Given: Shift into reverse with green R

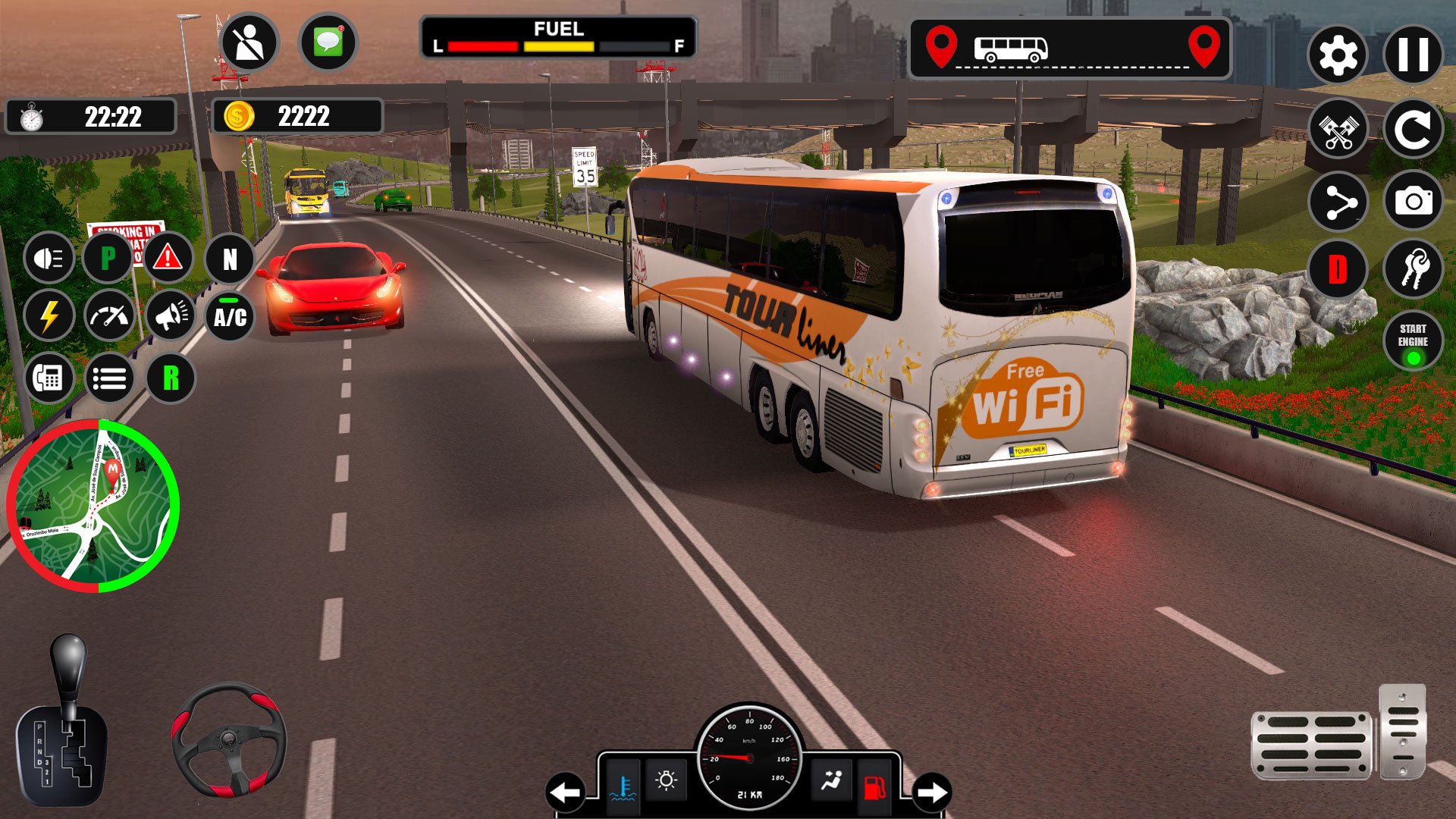Looking at the screenshot, I should pos(171,378).
